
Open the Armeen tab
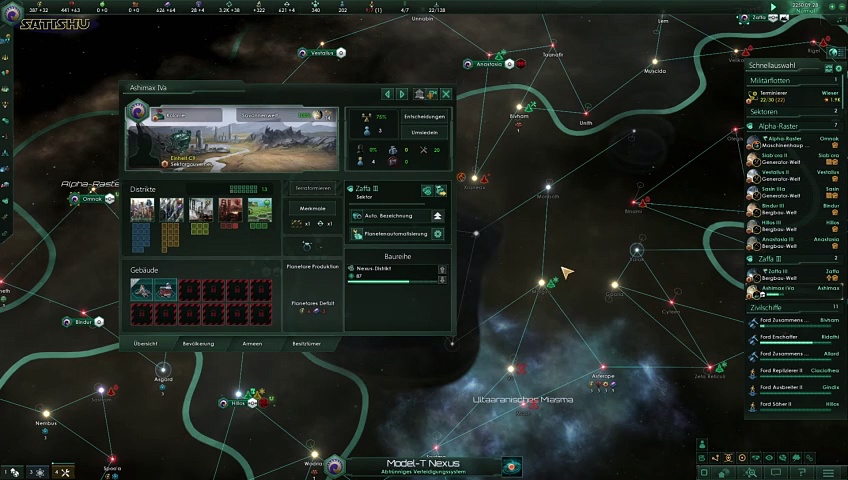[x=253, y=343]
